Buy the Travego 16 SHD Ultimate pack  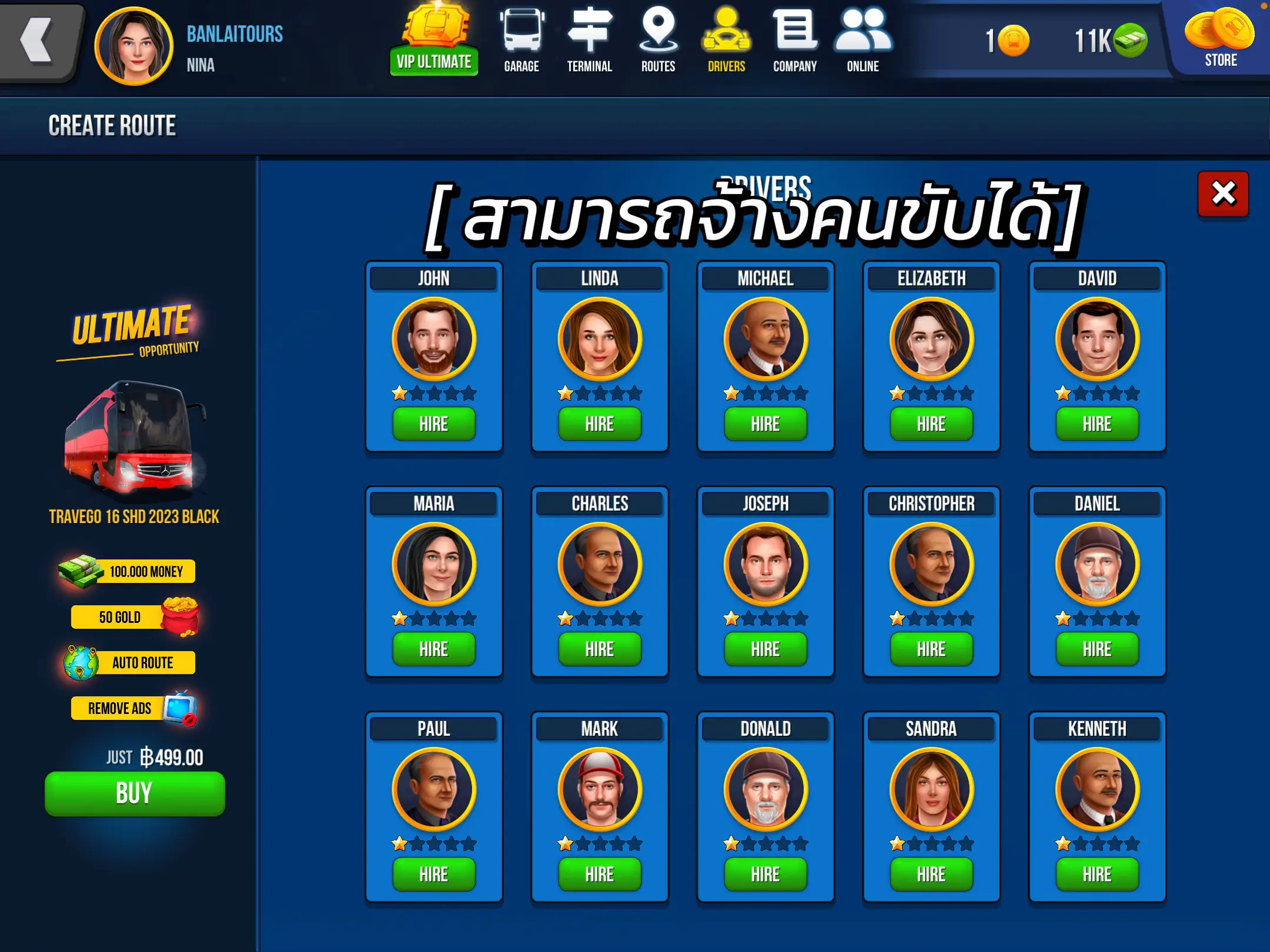tap(134, 793)
